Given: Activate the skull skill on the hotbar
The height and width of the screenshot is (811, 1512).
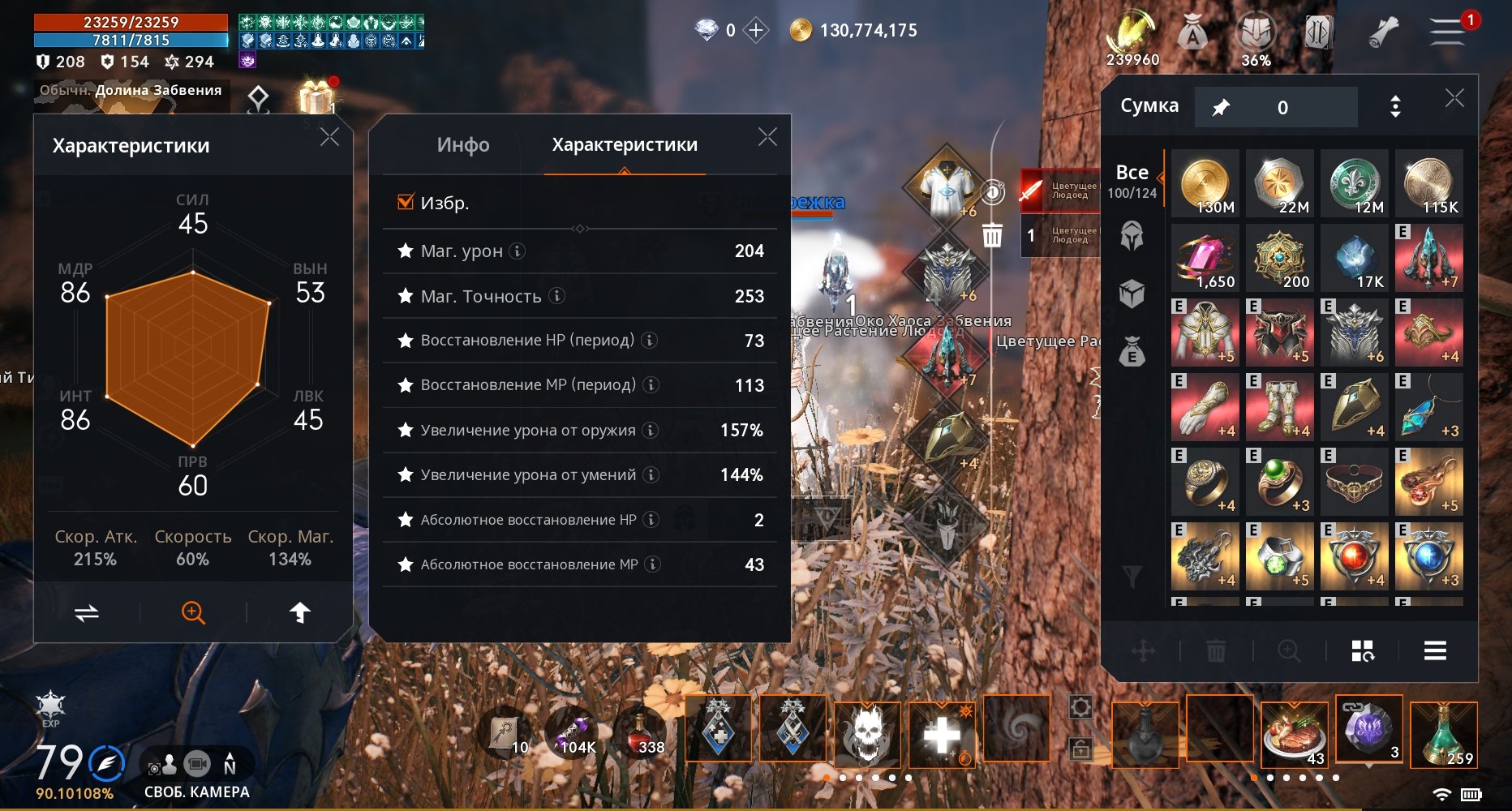Looking at the screenshot, I should (867, 732).
